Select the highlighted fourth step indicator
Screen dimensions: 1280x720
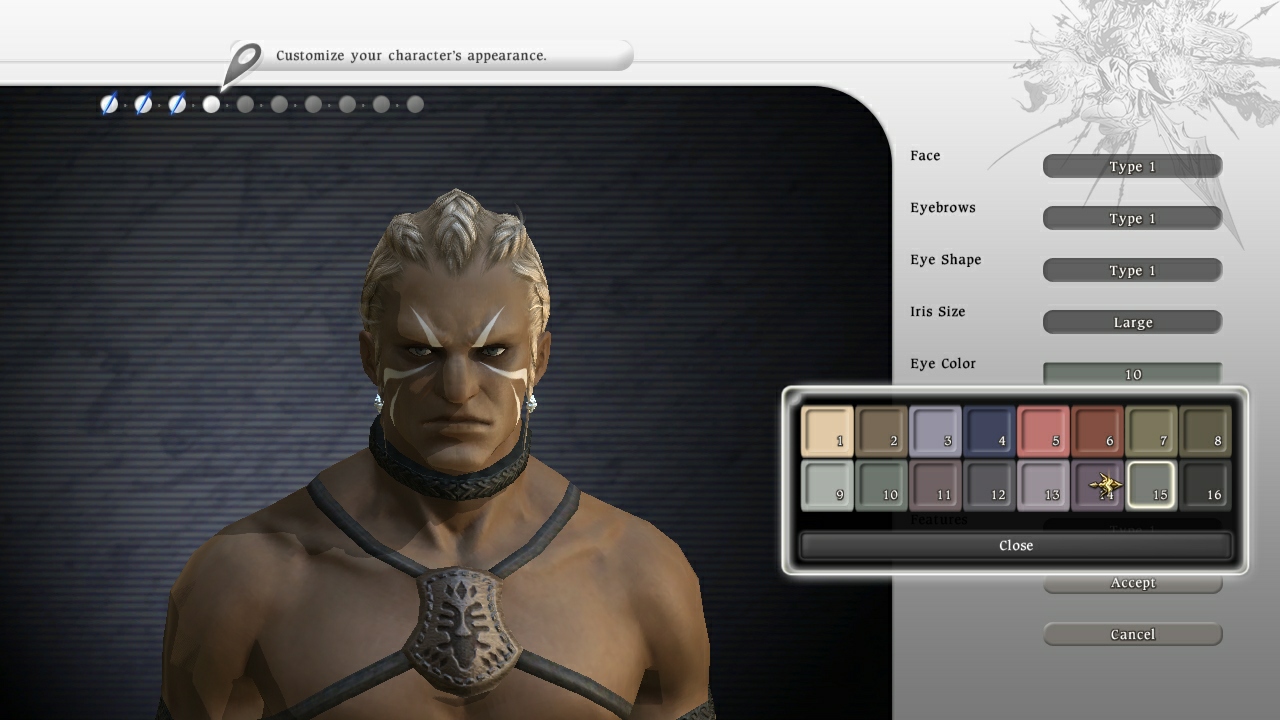tap(211, 103)
